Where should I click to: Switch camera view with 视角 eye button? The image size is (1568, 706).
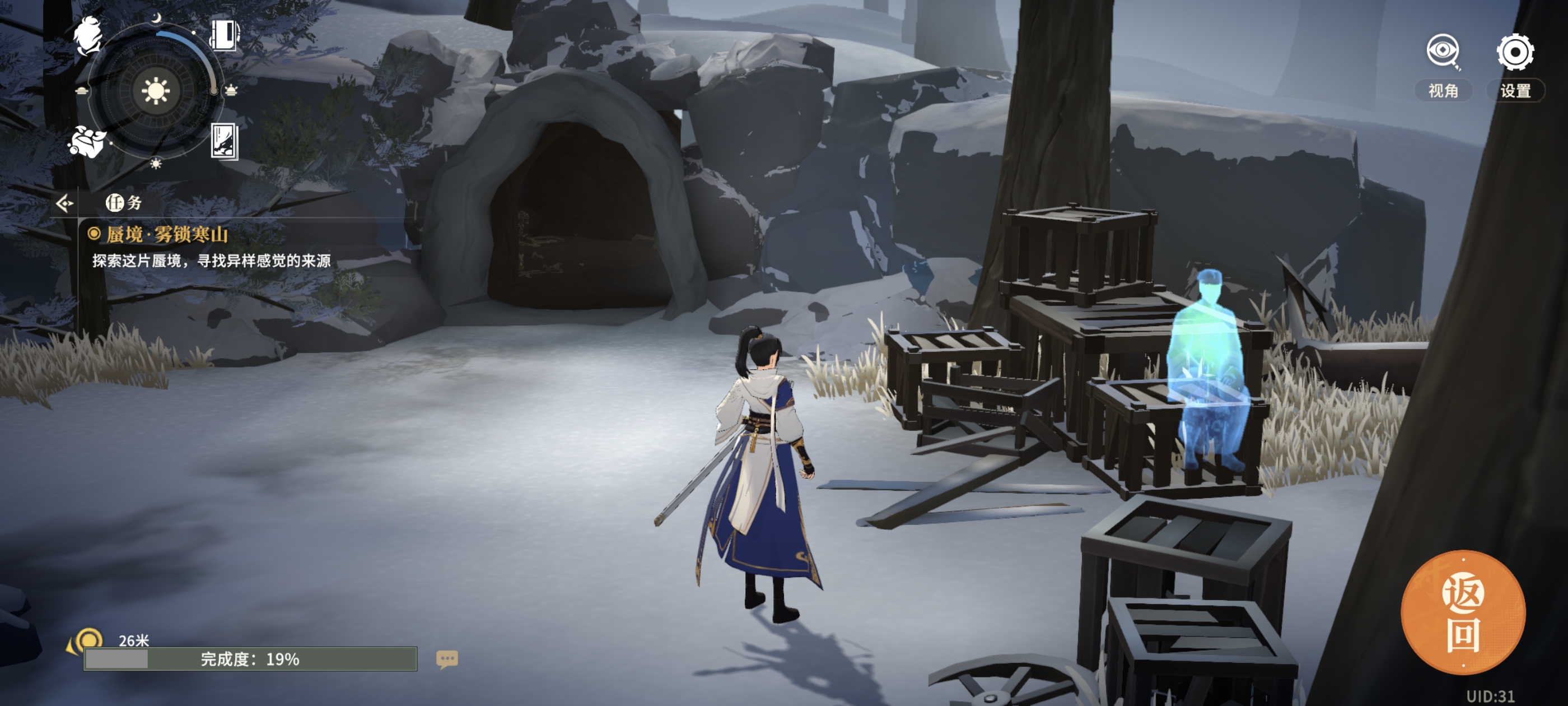coord(1442,52)
